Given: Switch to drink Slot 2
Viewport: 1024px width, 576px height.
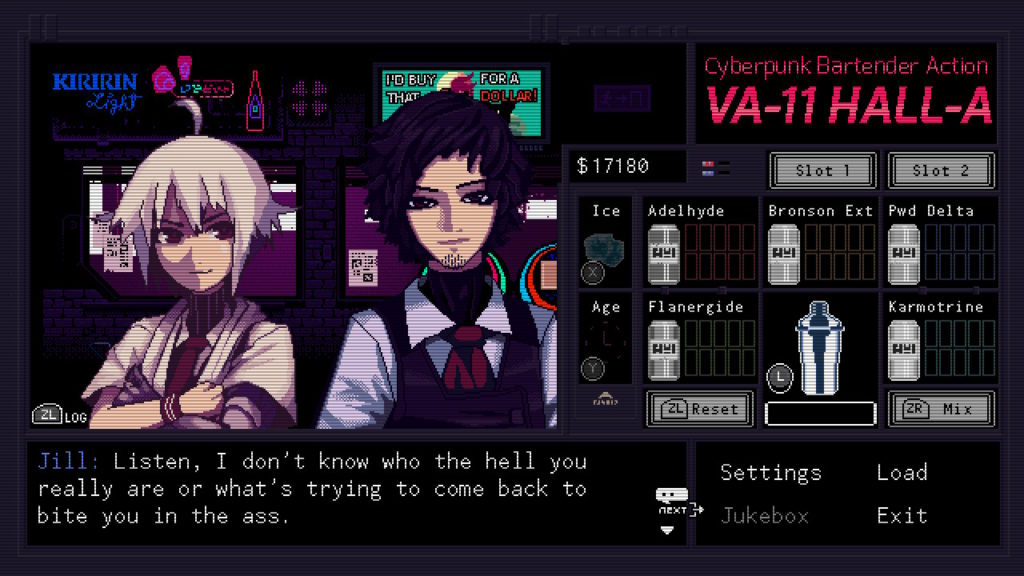Looking at the screenshot, I should (941, 171).
